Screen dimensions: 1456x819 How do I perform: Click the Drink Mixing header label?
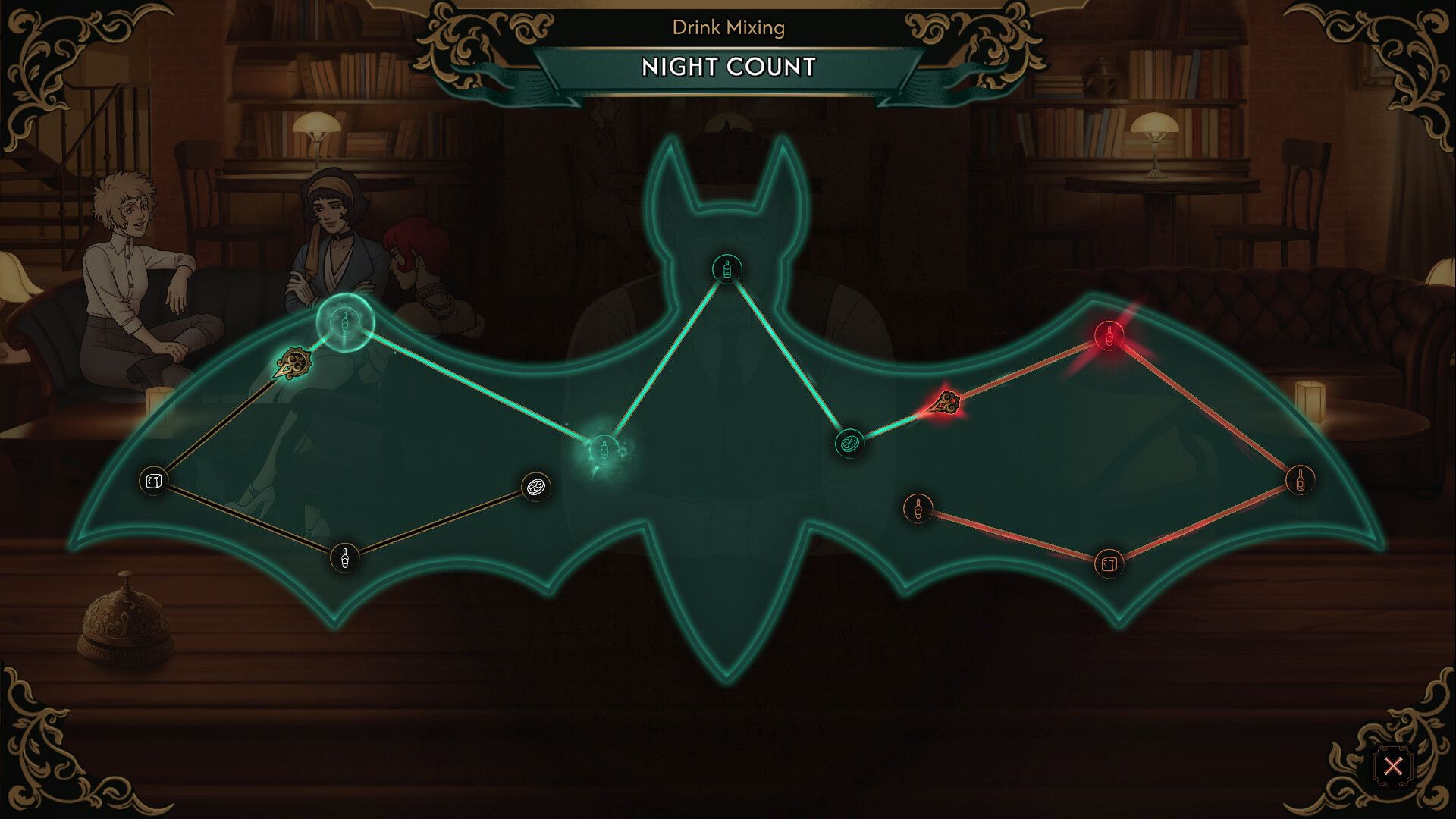pyautogui.click(x=726, y=28)
